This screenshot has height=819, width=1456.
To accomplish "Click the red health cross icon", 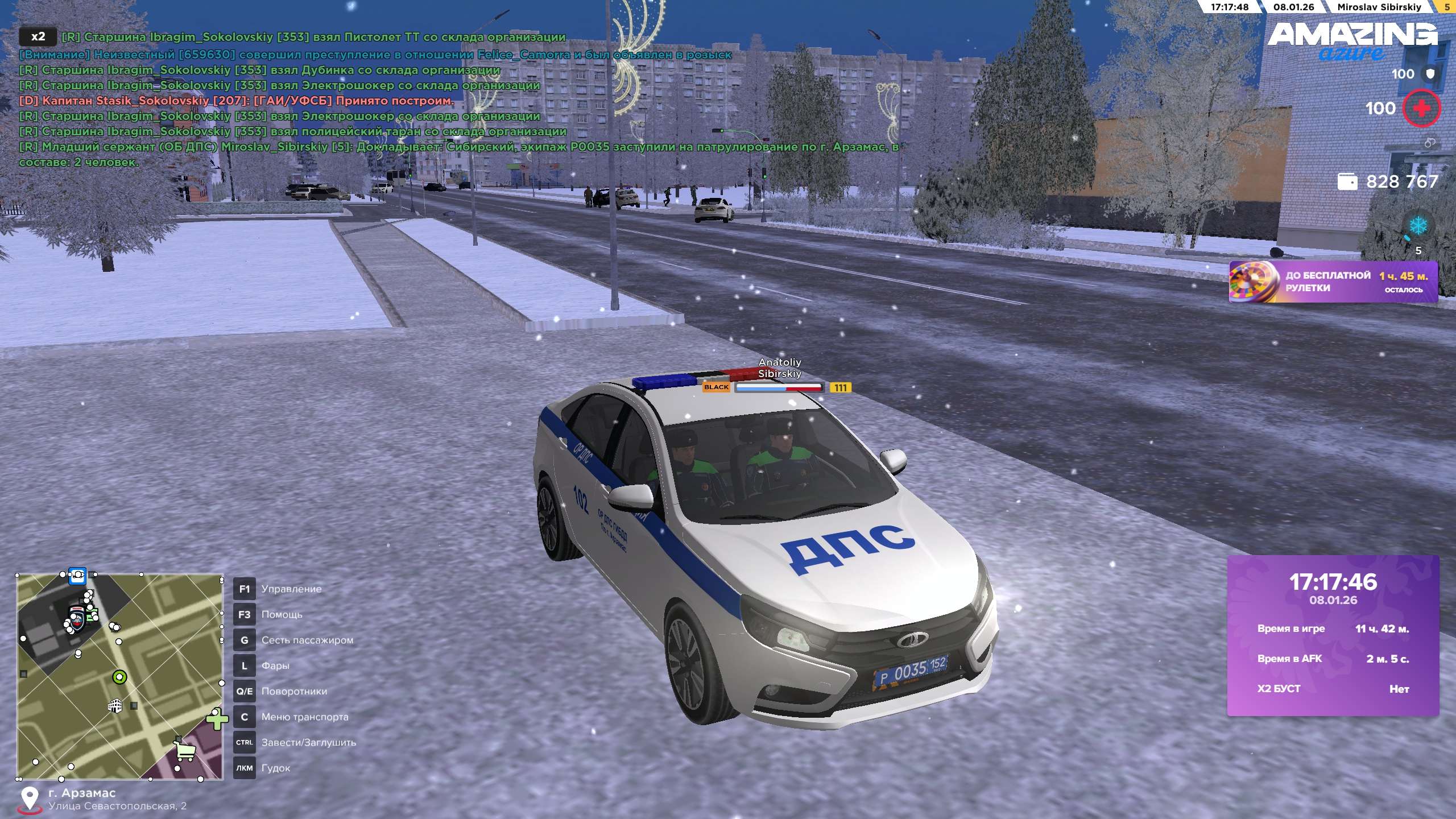I will [x=1421, y=109].
